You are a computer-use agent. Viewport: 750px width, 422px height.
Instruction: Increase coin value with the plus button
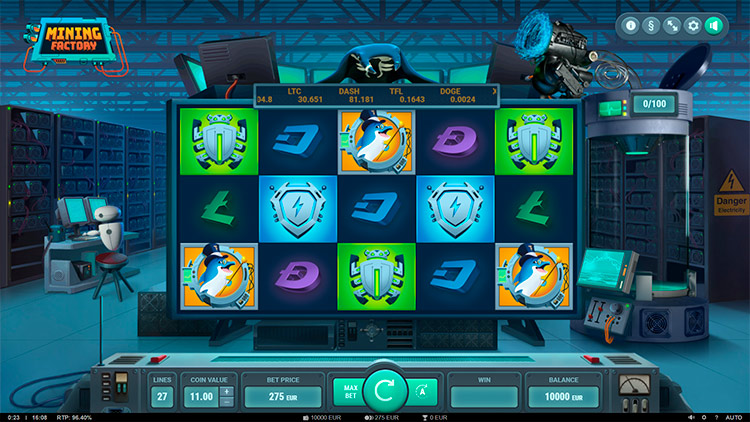click(x=227, y=391)
